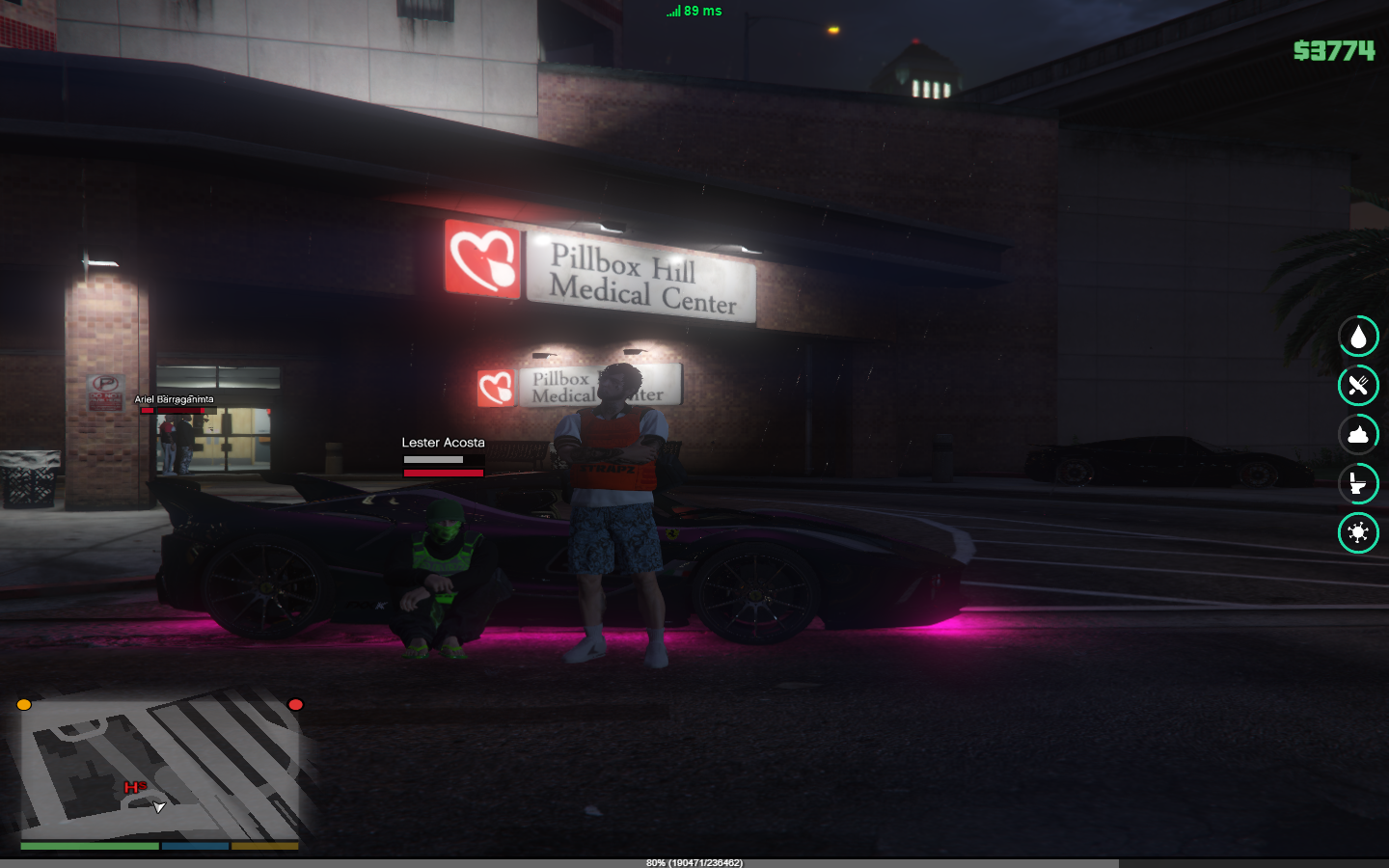
Task: Select the orange blip on the minimap
Action: pos(24,705)
